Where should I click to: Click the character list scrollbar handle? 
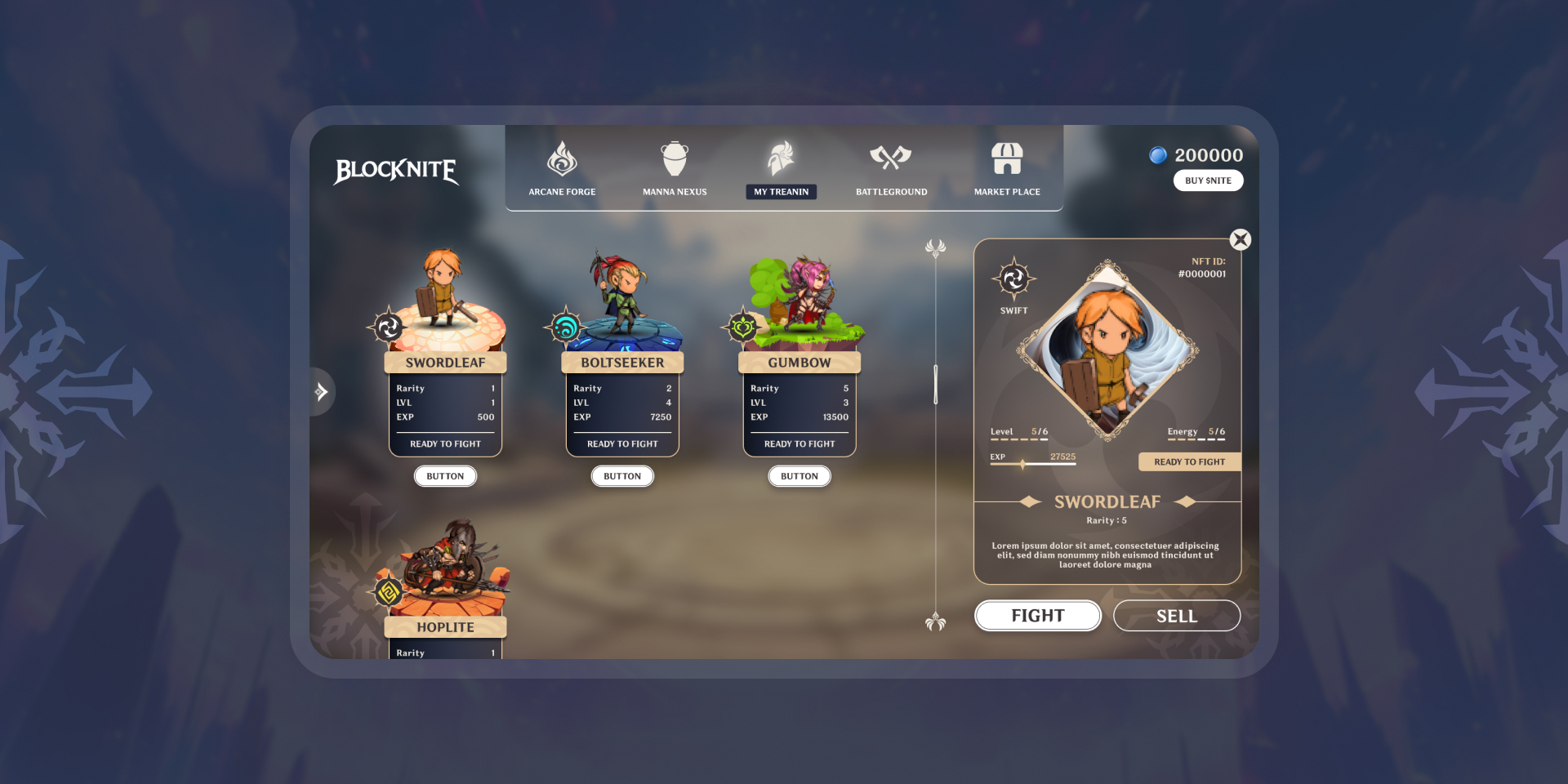(936, 384)
